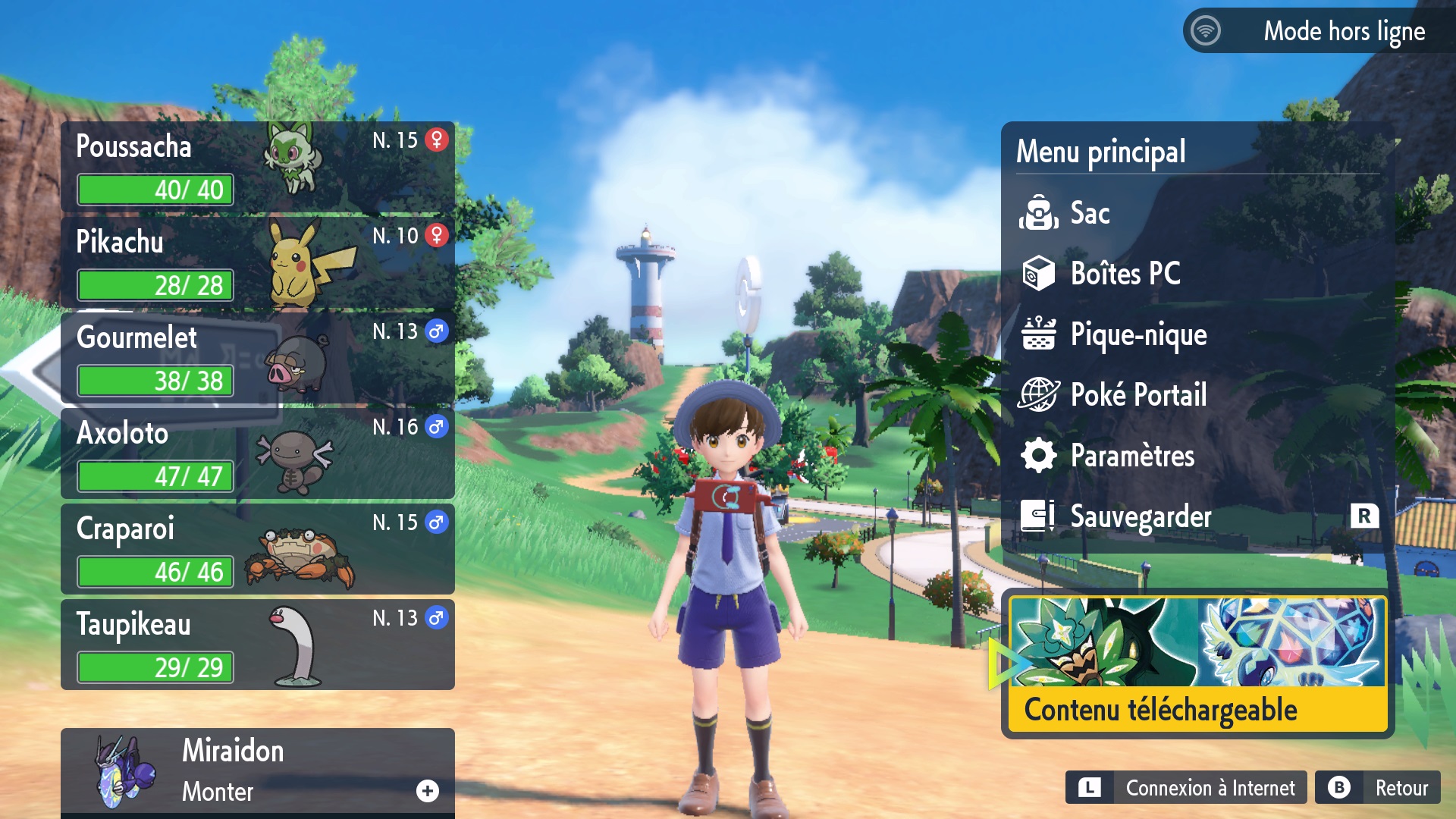Open the Poké Portail
The image size is (1456, 819).
pos(1137,395)
